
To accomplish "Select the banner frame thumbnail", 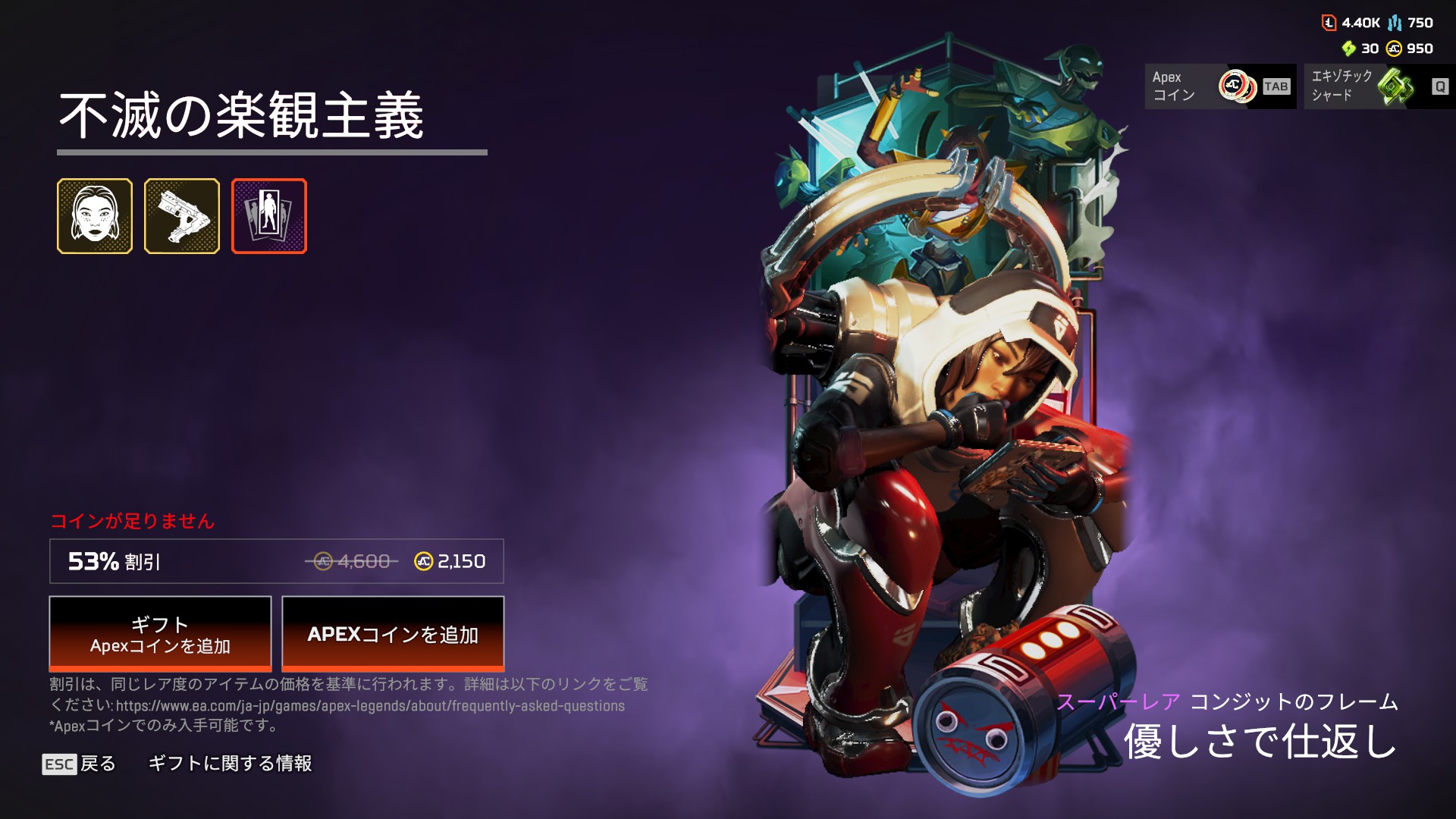I will (269, 216).
